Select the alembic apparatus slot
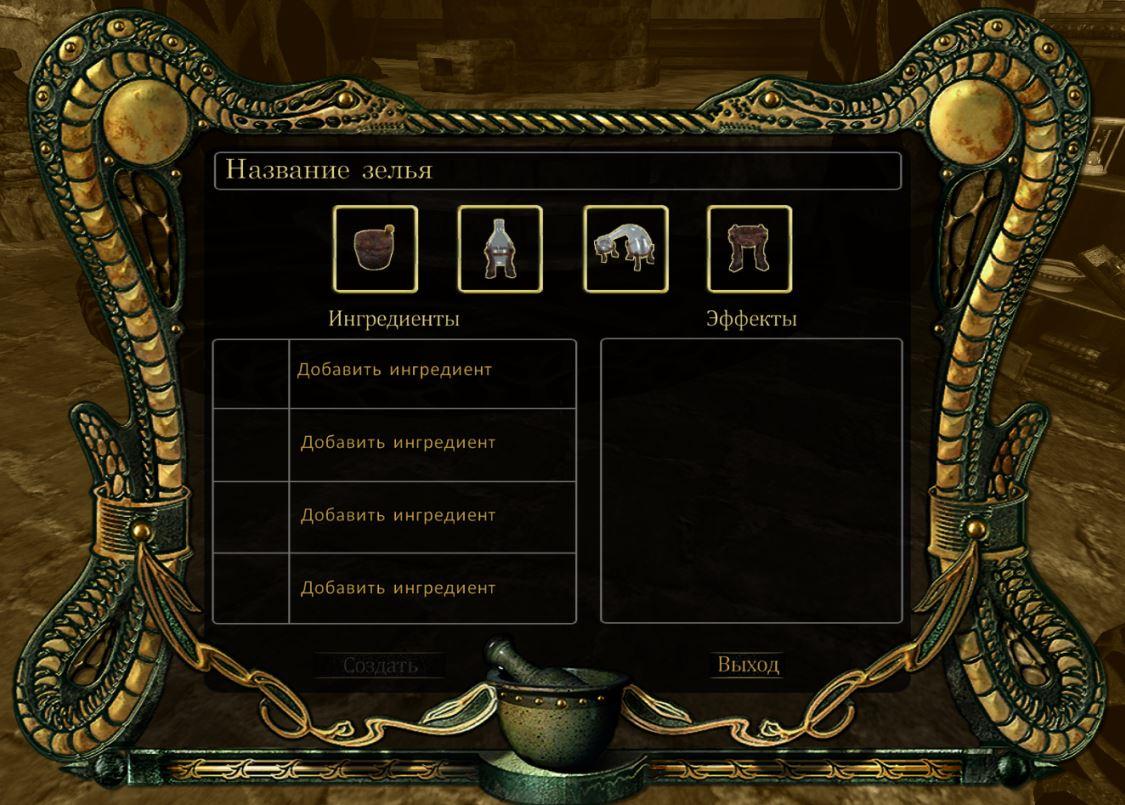The height and width of the screenshot is (805, 1125). tap(500, 249)
